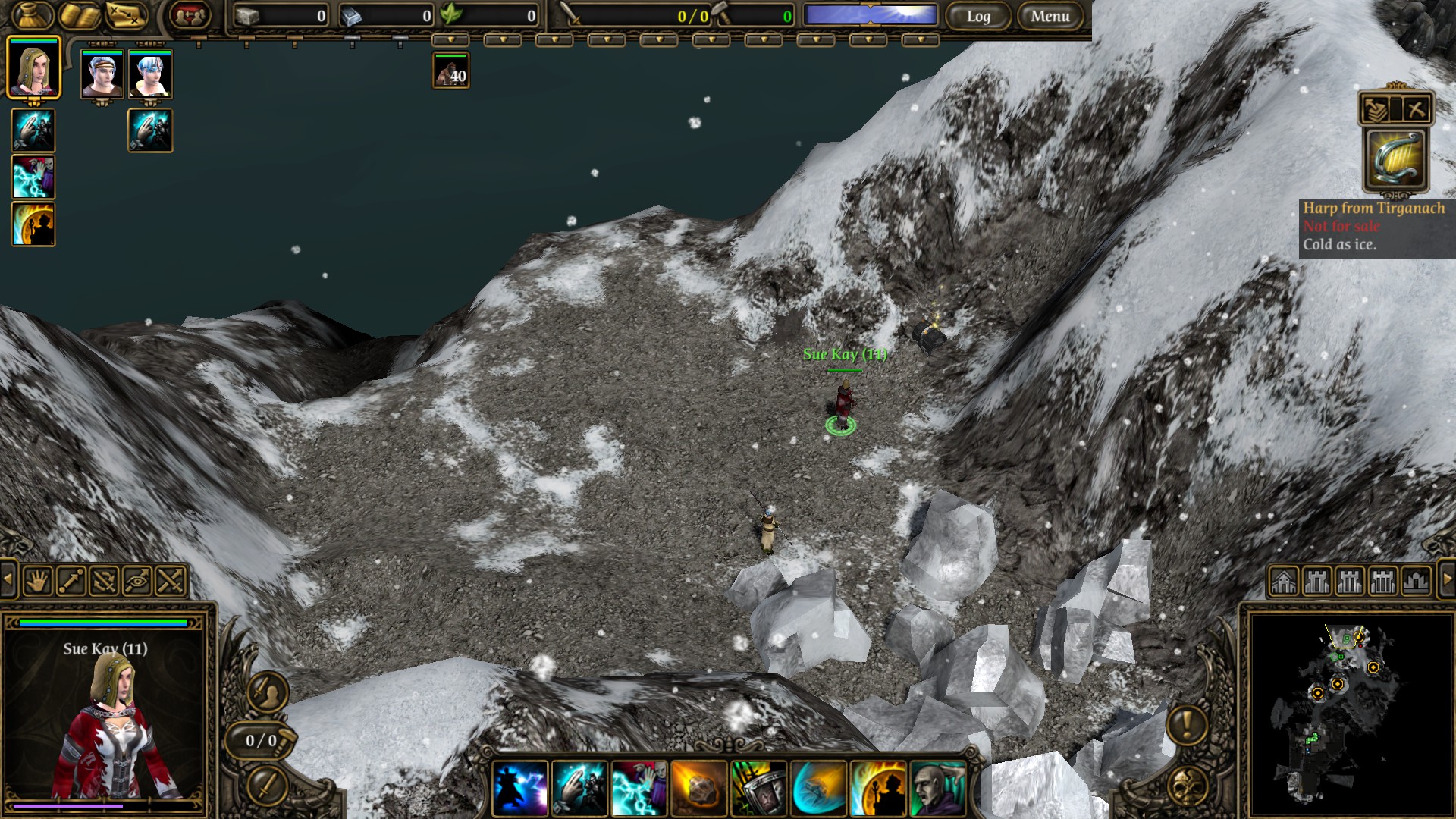Select the house building icon
This screenshot has width=1456, height=819.
pos(1284,582)
